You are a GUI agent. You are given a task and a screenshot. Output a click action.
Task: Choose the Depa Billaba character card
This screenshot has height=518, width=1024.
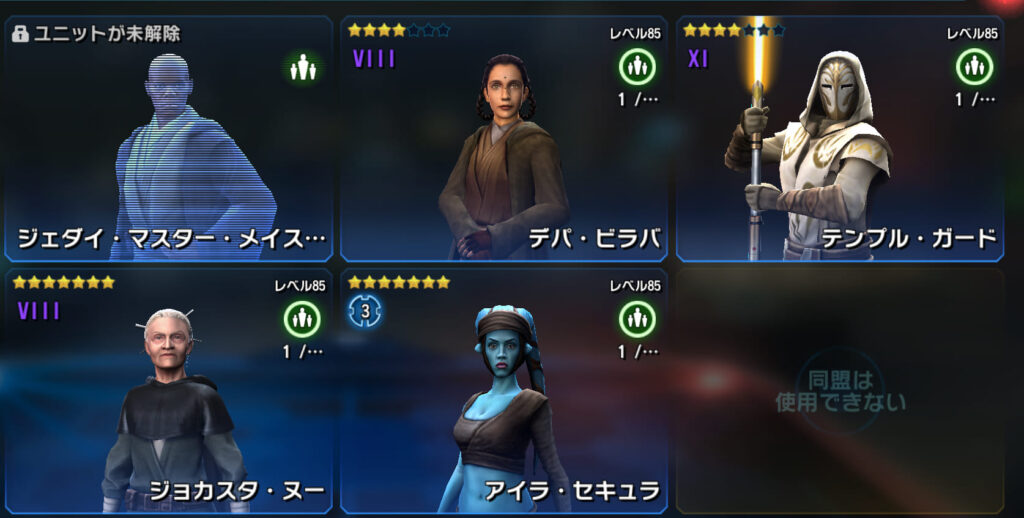point(504,140)
